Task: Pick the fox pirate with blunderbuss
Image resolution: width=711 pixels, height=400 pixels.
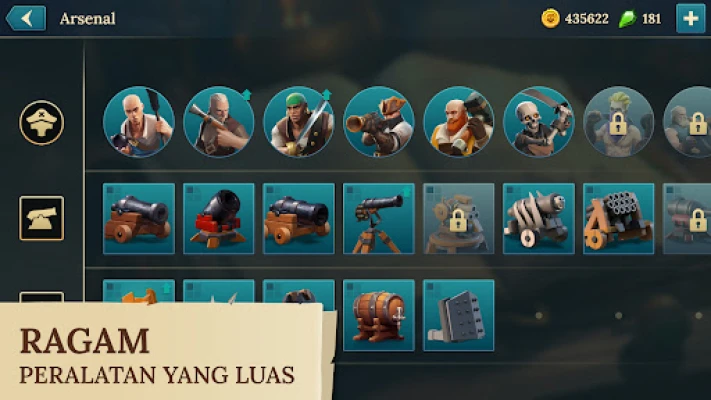Action: 378,122
